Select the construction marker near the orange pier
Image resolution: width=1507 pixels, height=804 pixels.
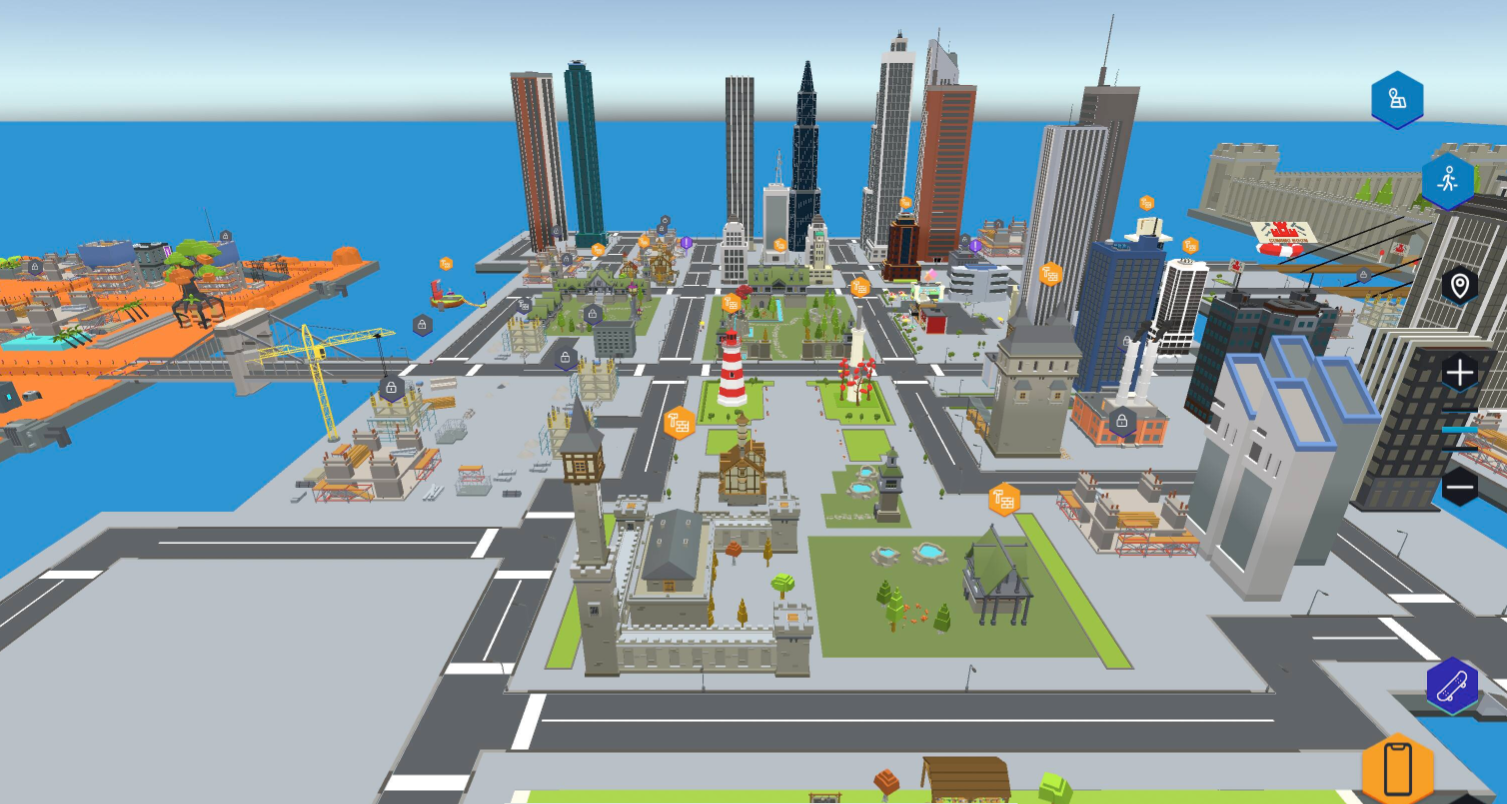(x=445, y=263)
